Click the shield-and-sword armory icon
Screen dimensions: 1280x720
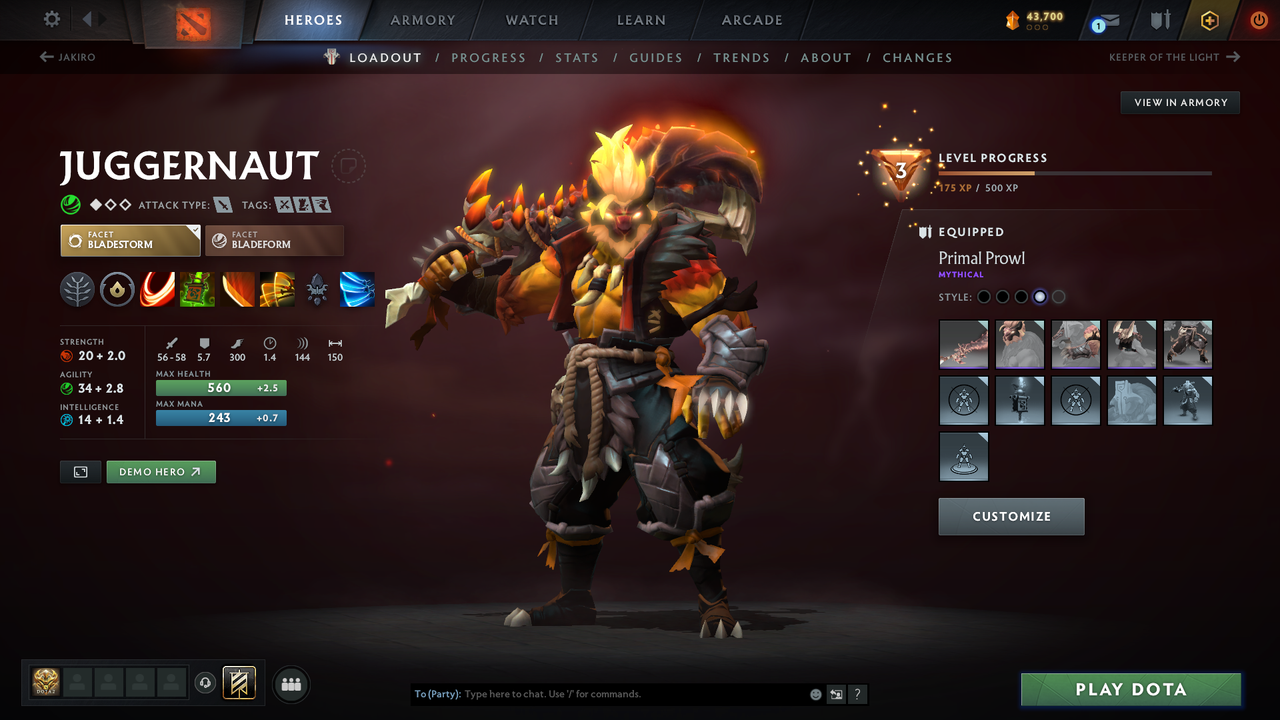[1161, 19]
